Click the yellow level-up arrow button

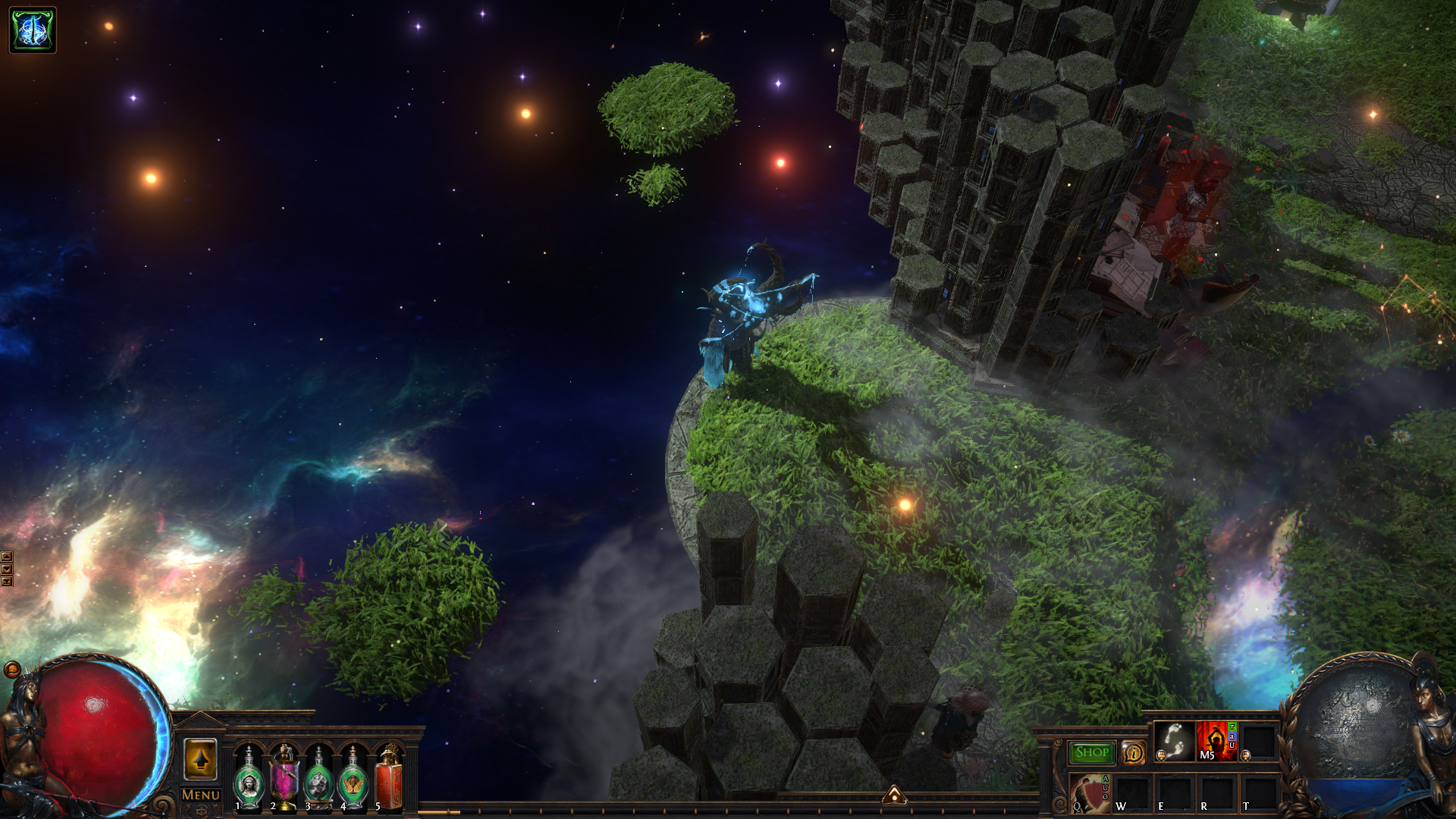[x=200, y=758]
